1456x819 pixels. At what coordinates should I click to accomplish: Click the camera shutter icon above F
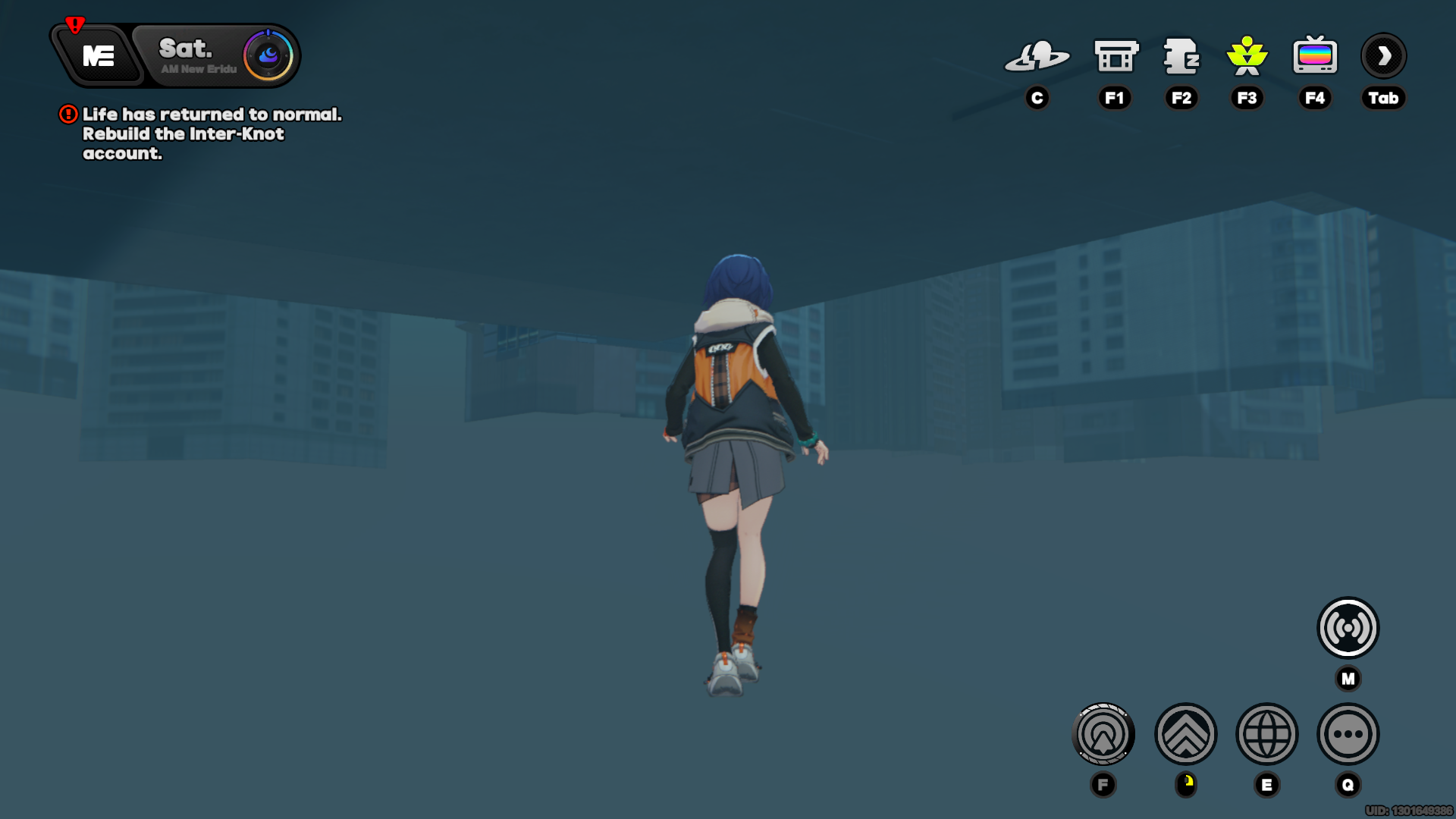point(1103,734)
